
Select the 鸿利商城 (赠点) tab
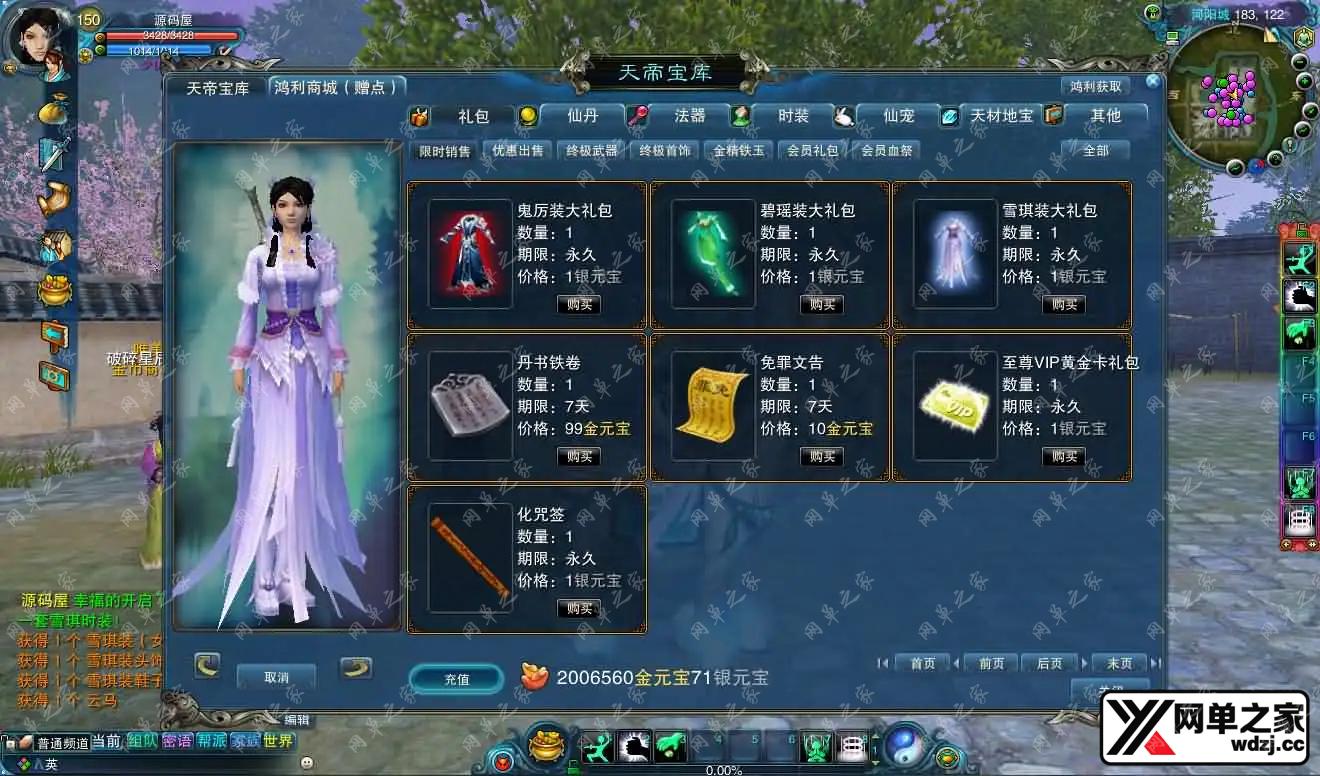[x=338, y=87]
